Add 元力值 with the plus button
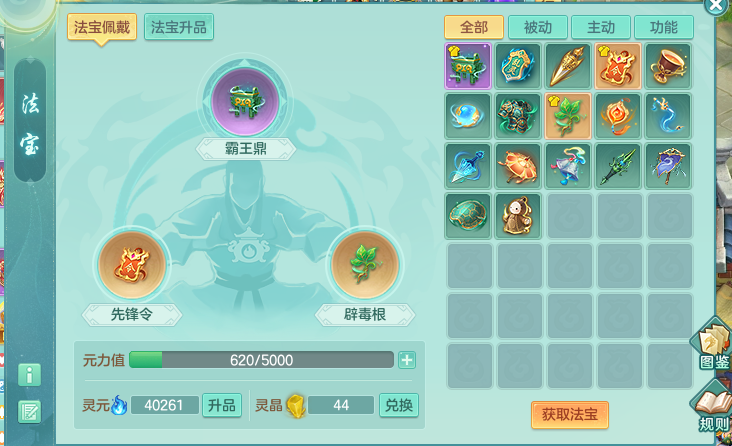Viewport: 732px width, 446px height. pyautogui.click(x=407, y=360)
